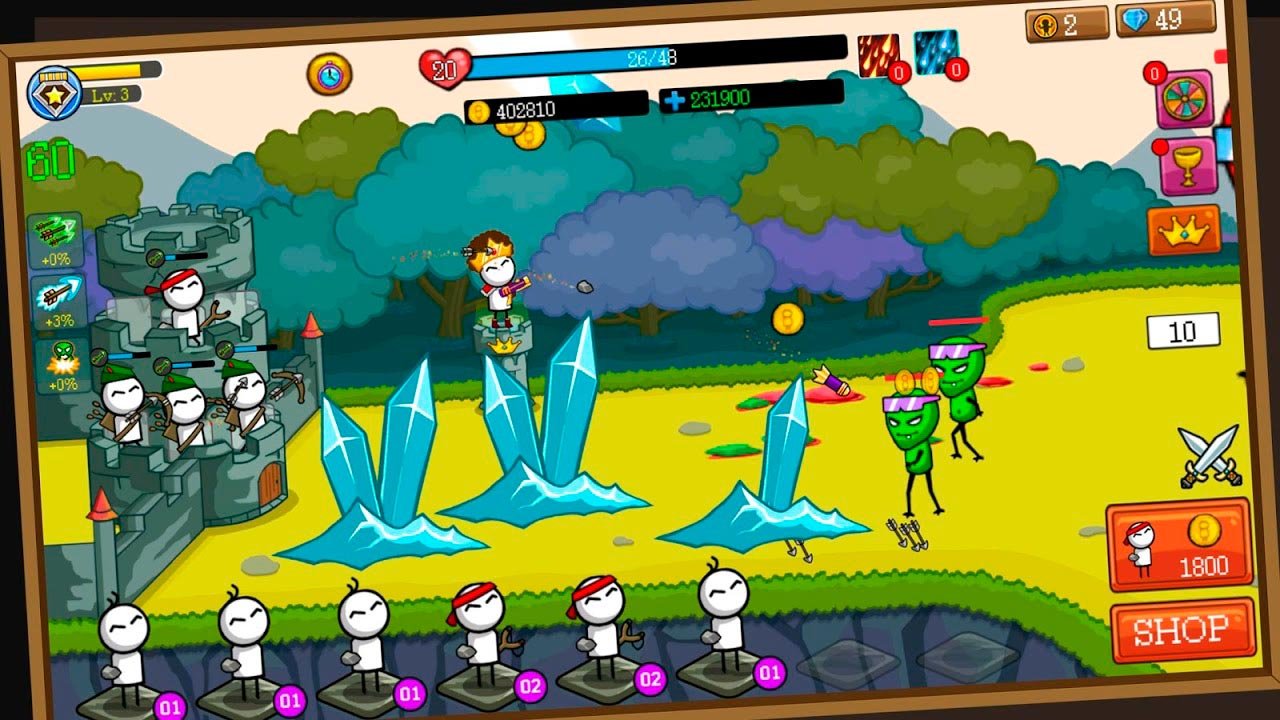Open the orange crown button
The image size is (1280, 720).
pos(1184,231)
